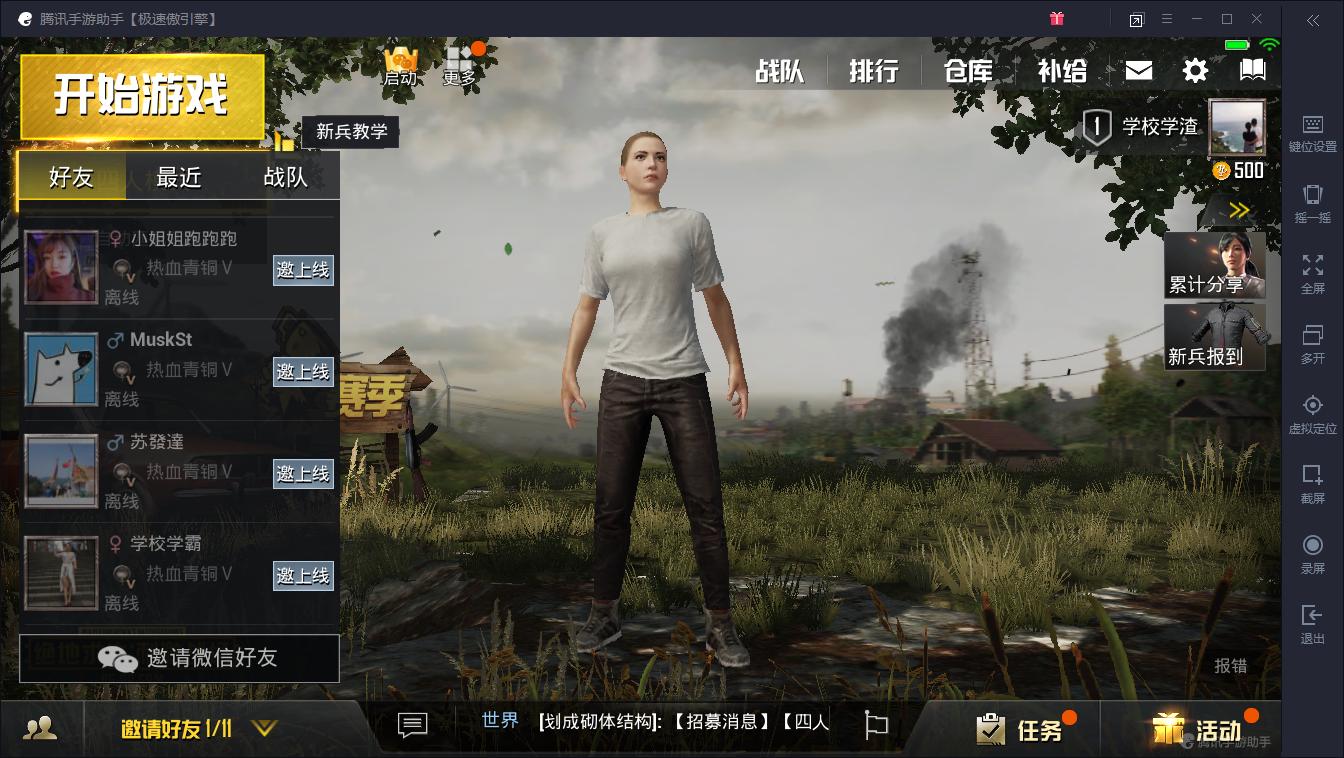The image size is (1344, 758).
Task: Open settings via the gear icon
Action: [1195, 70]
